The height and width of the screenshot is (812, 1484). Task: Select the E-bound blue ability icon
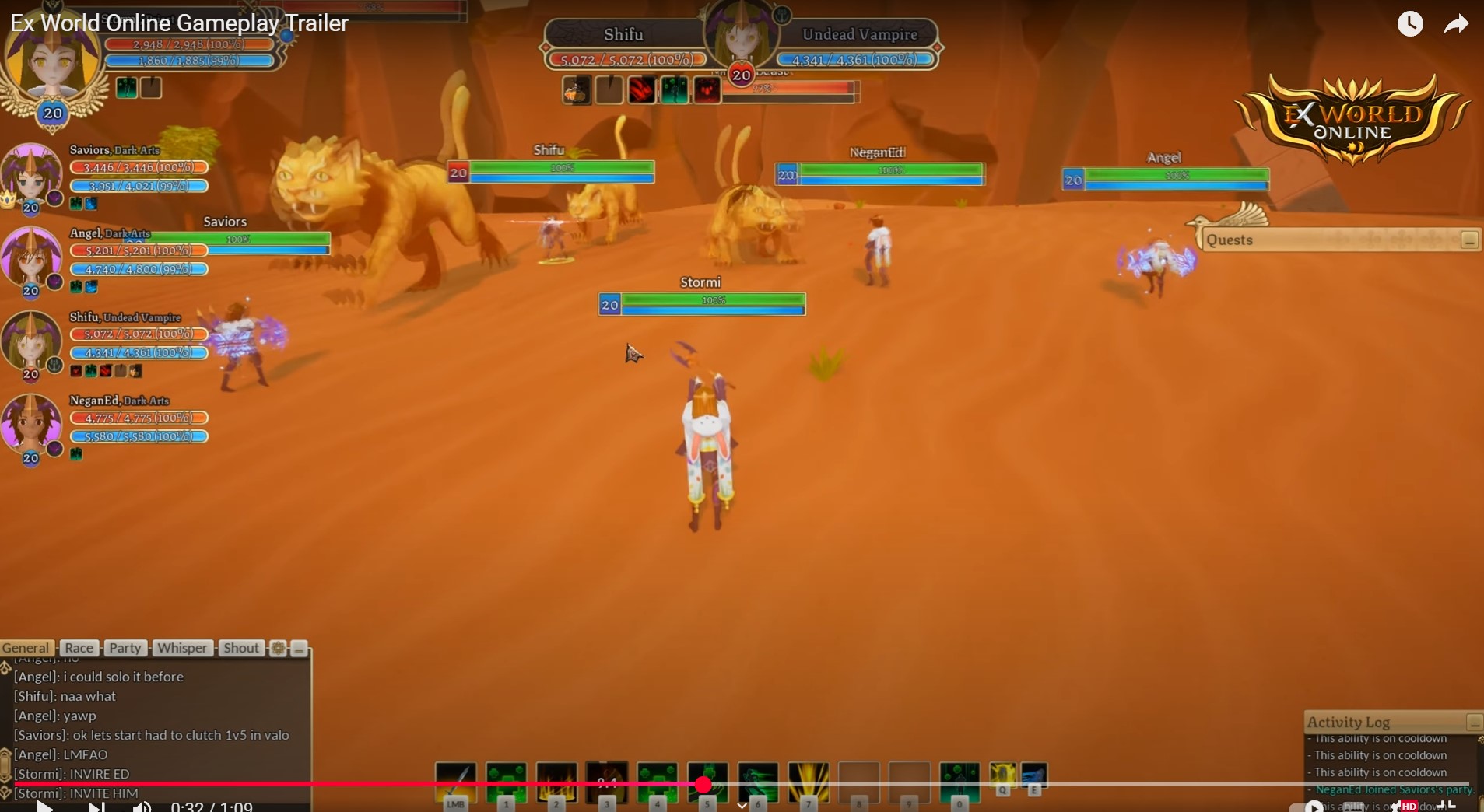click(1034, 776)
